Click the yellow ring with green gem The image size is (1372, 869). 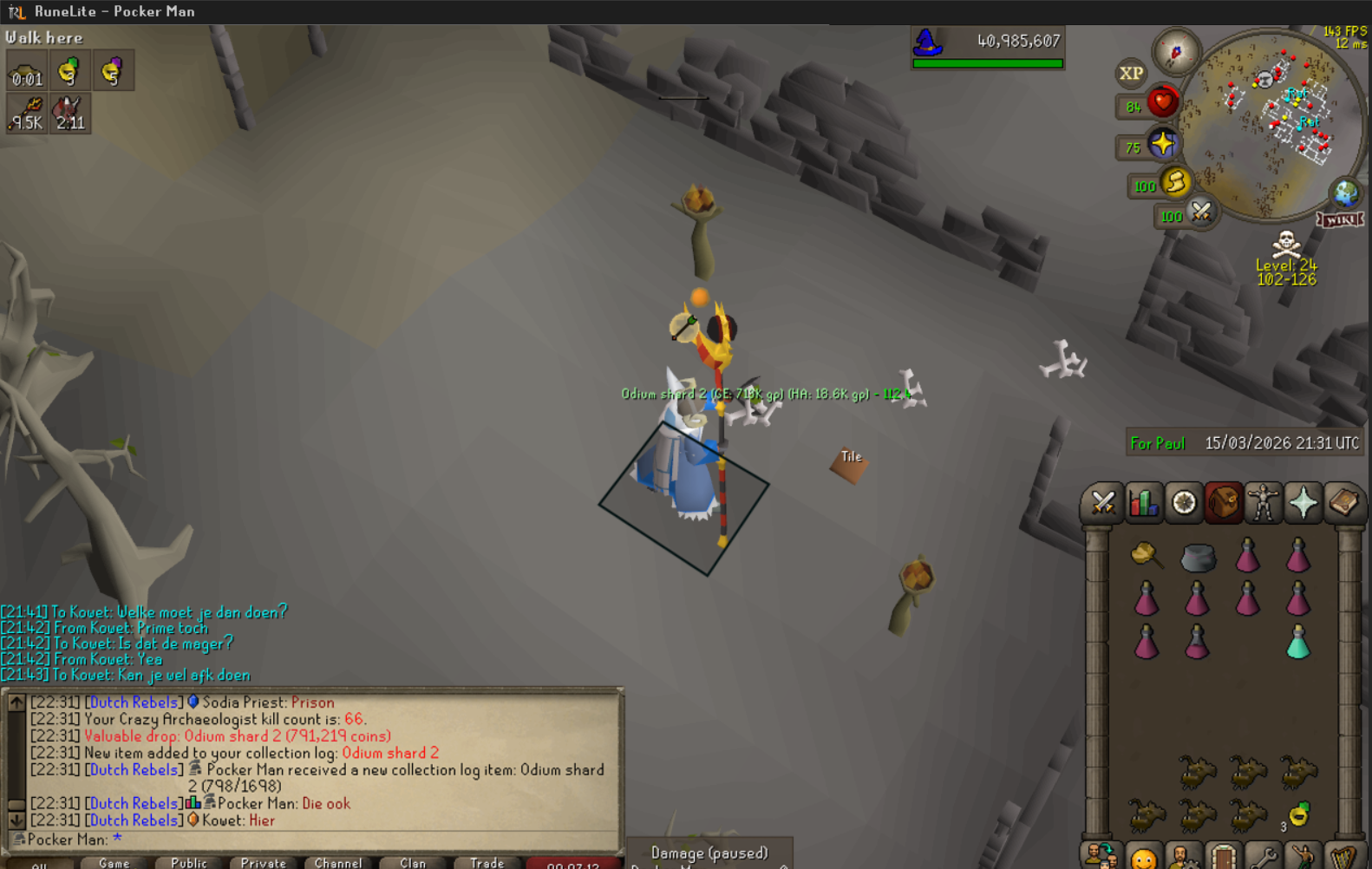(1298, 814)
